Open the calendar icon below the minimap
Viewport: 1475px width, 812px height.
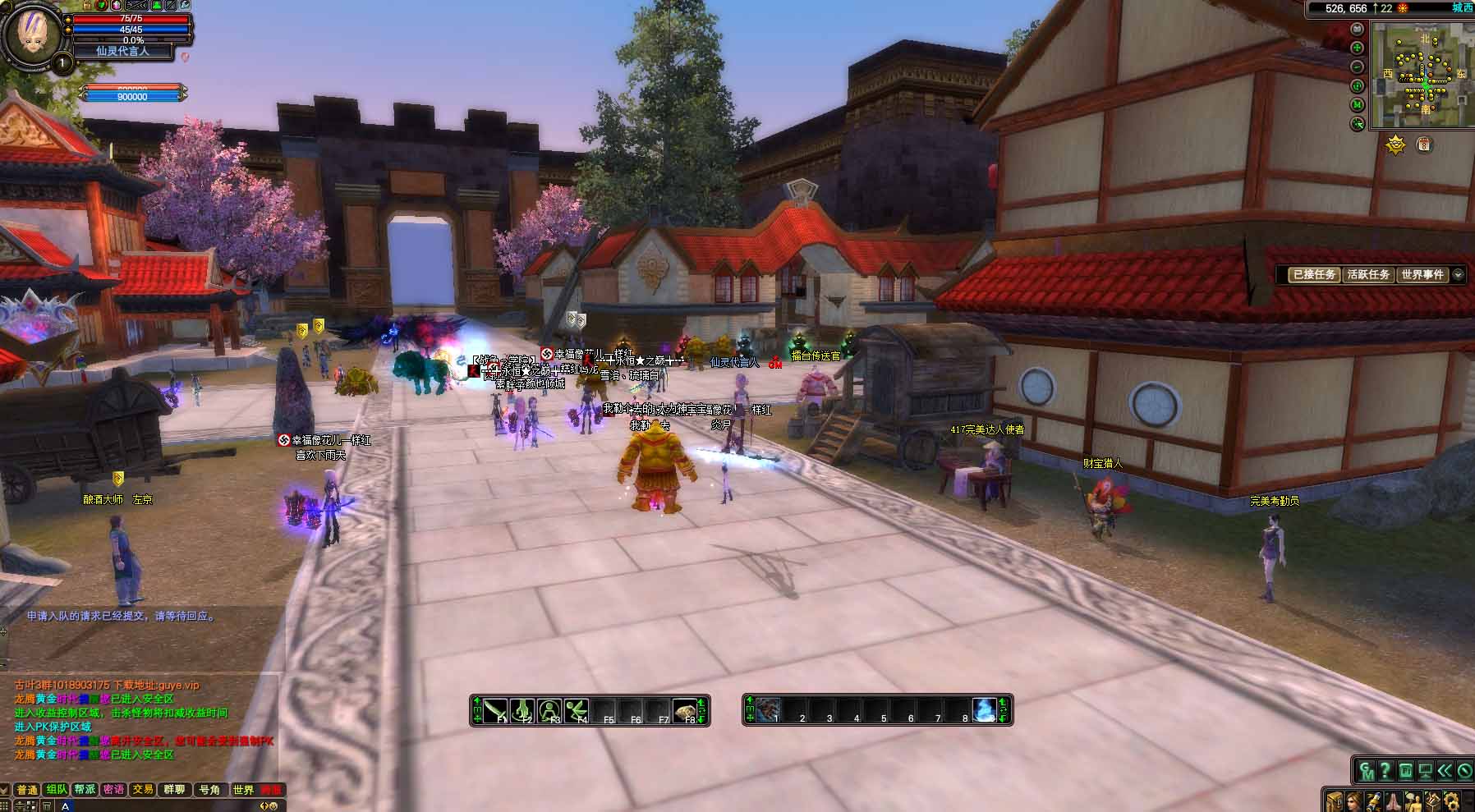pos(1424,145)
